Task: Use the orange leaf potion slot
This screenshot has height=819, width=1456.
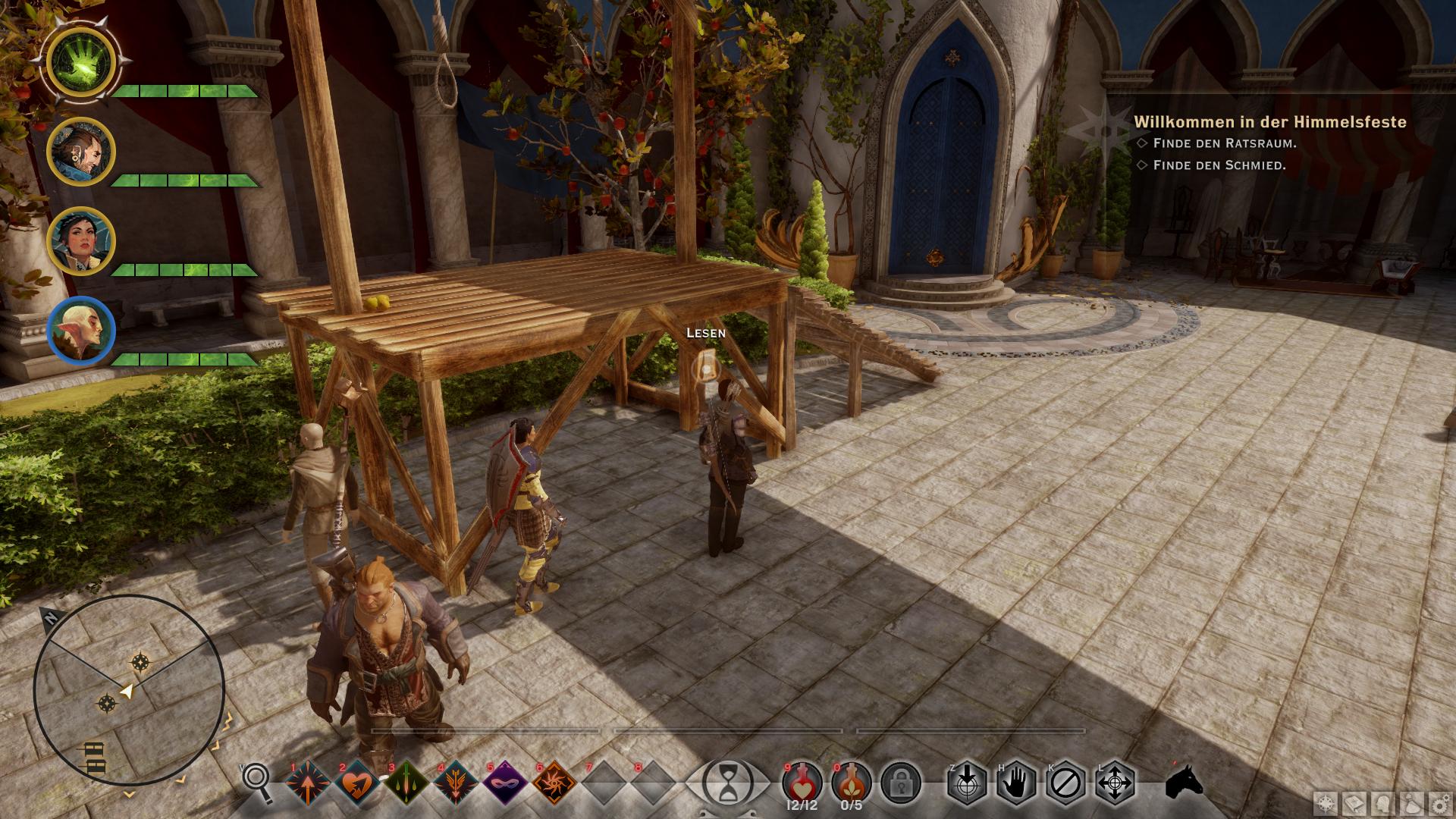Action: tap(851, 781)
